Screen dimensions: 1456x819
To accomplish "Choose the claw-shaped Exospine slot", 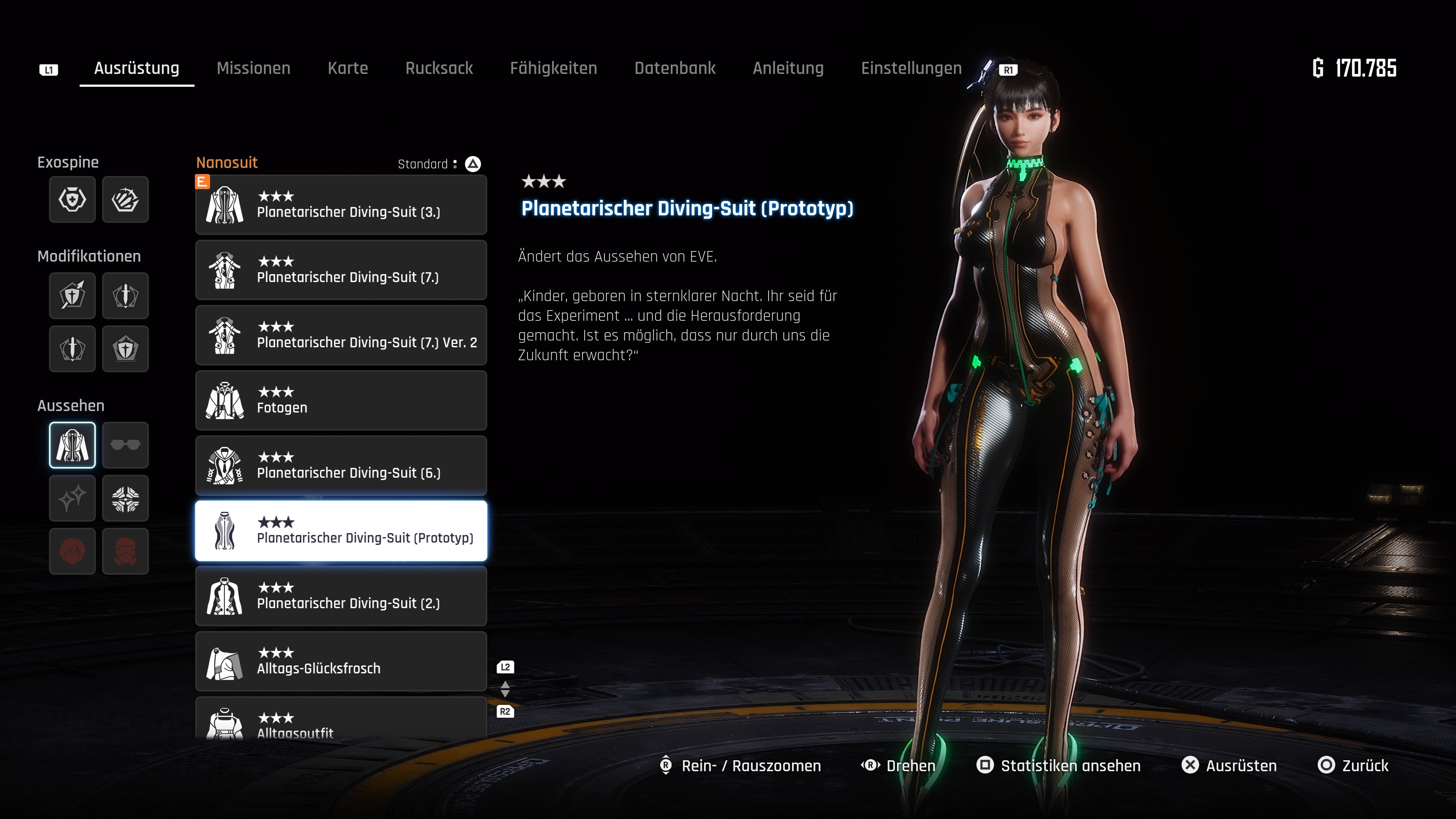I will pyautogui.click(x=126, y=199).
